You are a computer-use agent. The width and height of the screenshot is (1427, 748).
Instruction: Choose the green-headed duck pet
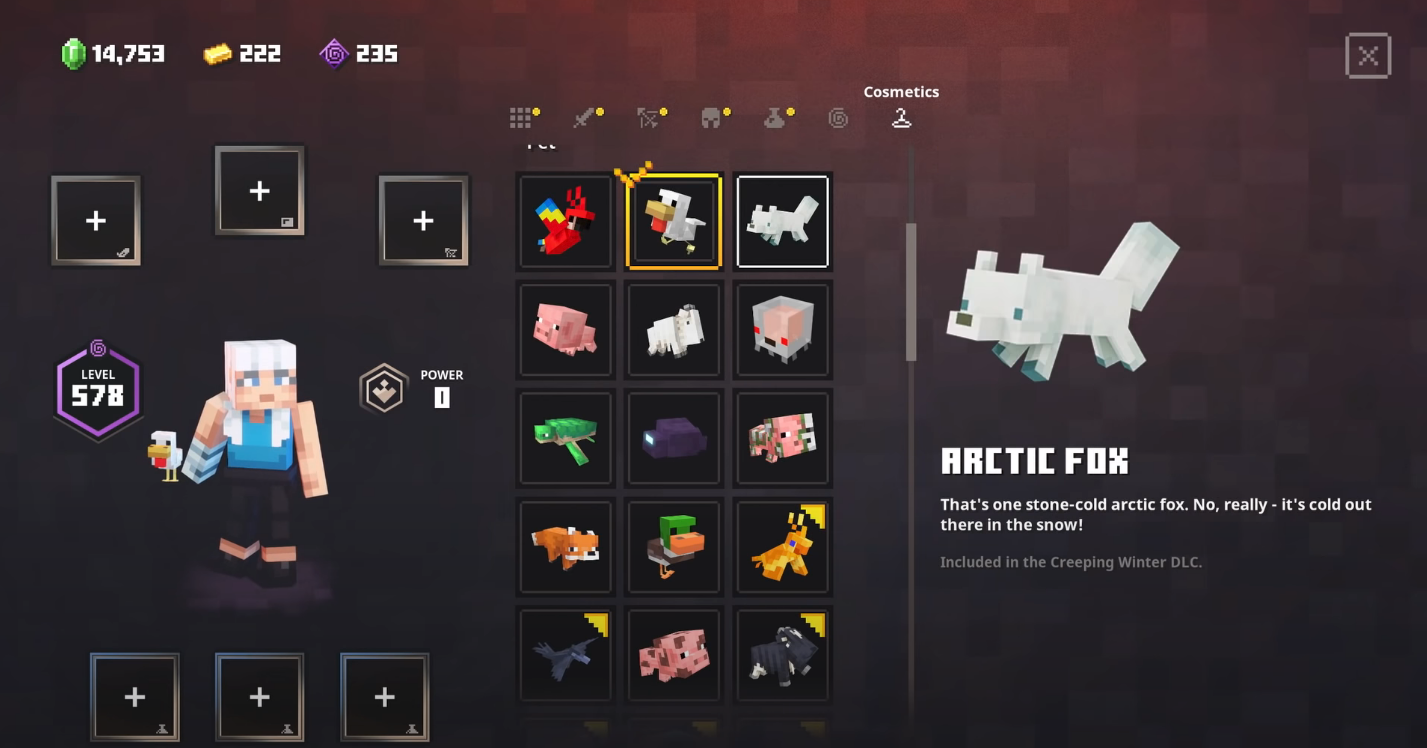pos(673,546)
